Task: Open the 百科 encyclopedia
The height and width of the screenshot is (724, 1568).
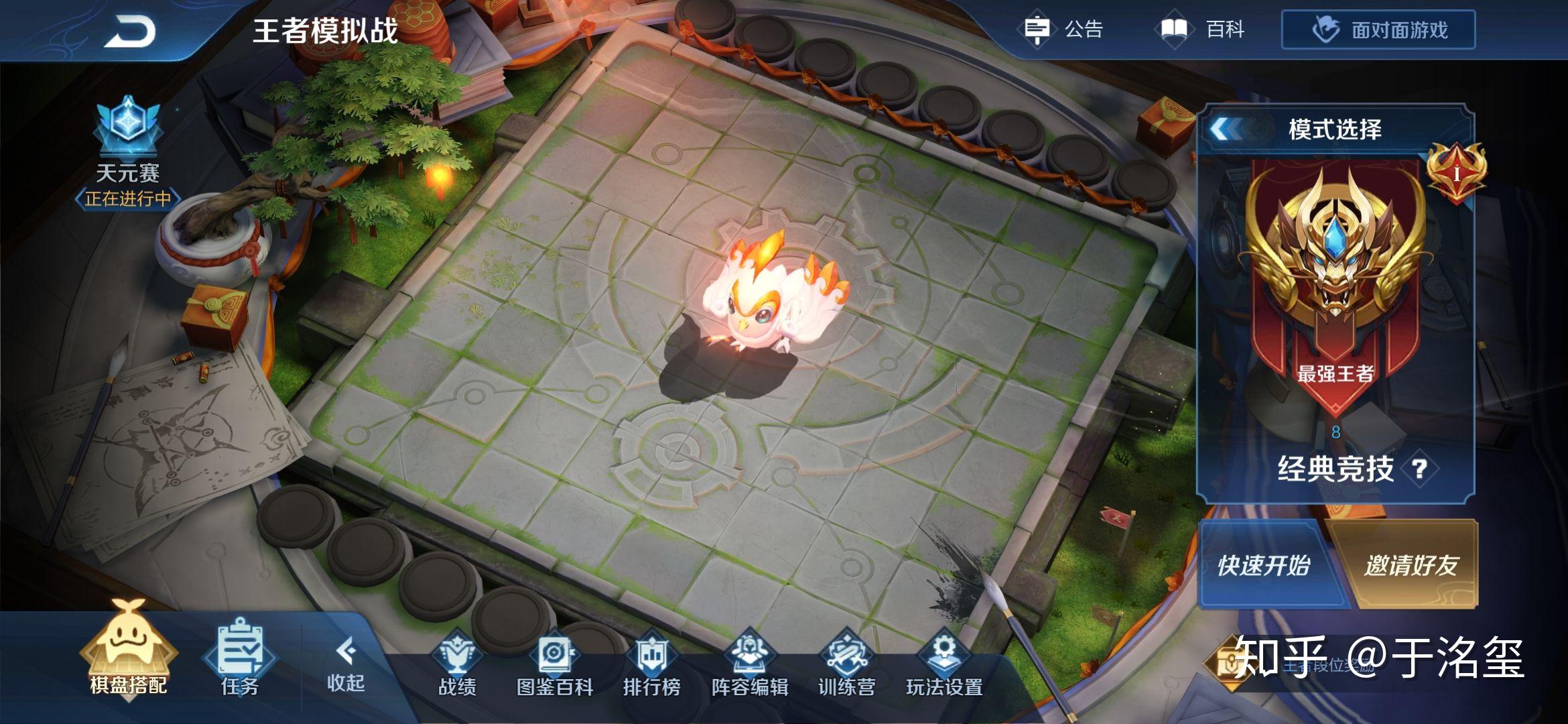Action: click(x=1203, y=29)
